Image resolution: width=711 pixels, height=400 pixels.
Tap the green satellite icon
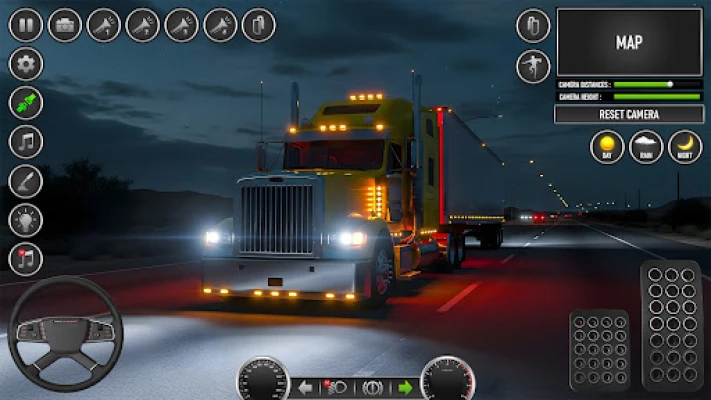point(26,103)
